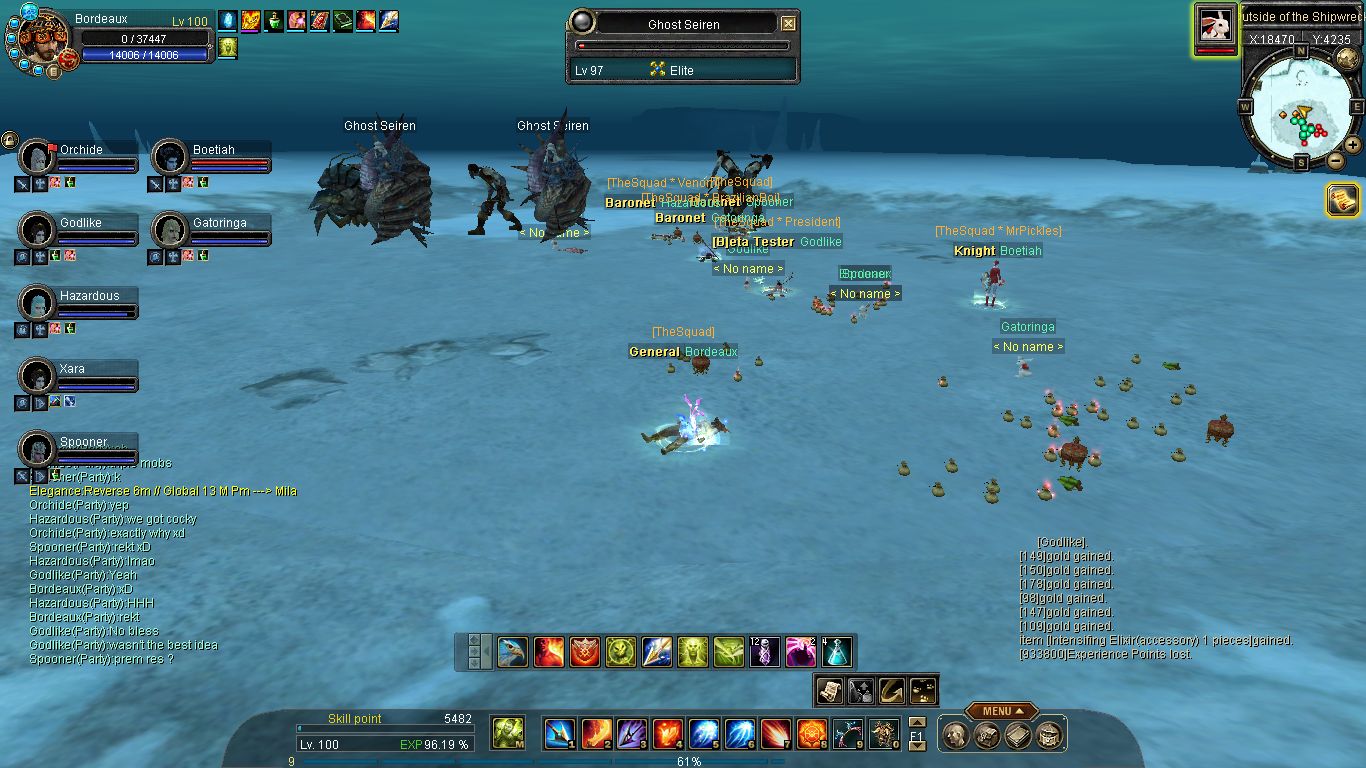Zoom out on the minimap
The width and height of the screenshot is (1366, 768).
(x=1335, y=160)
